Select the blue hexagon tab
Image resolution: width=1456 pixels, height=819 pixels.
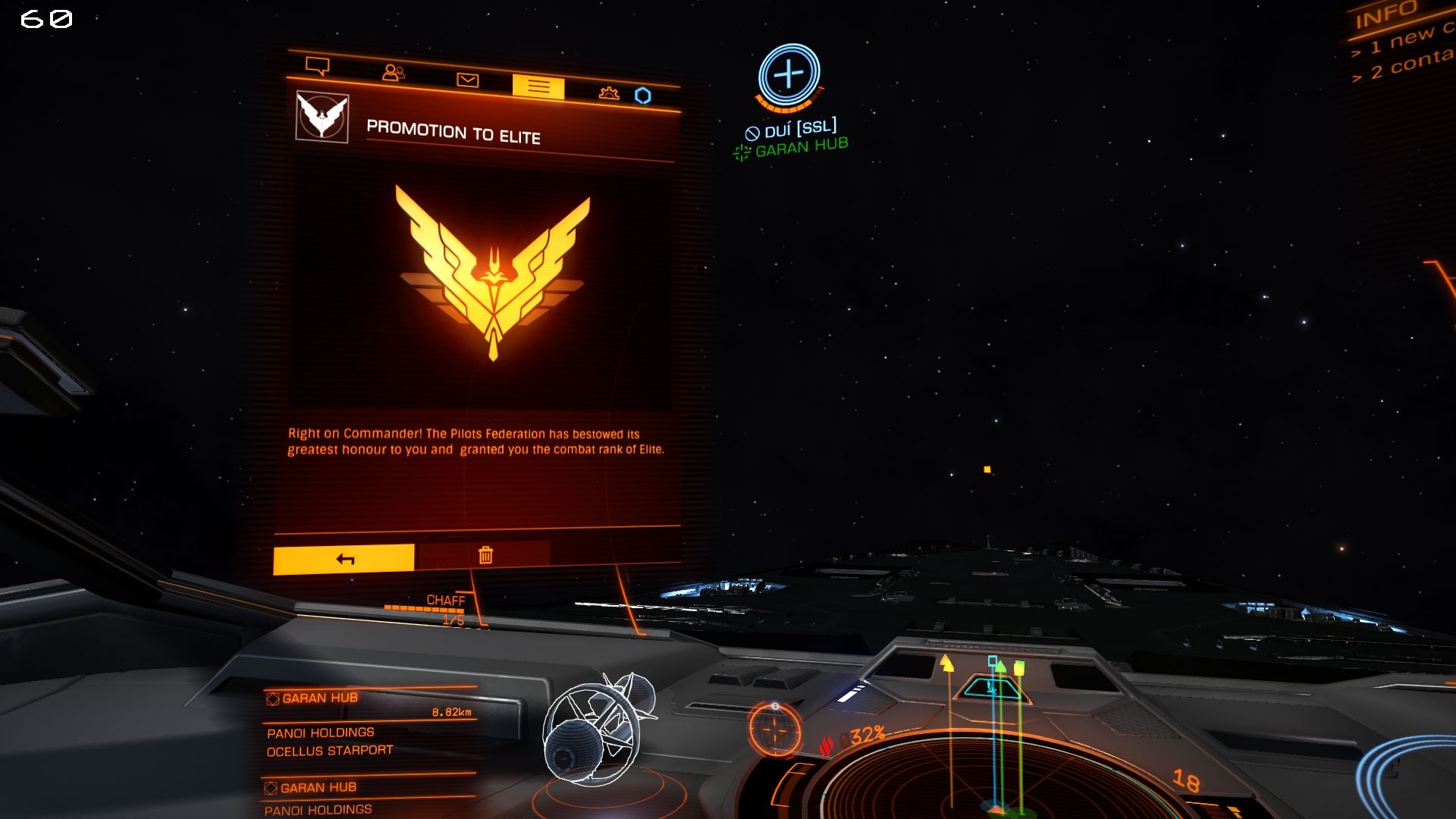(643, 96)
